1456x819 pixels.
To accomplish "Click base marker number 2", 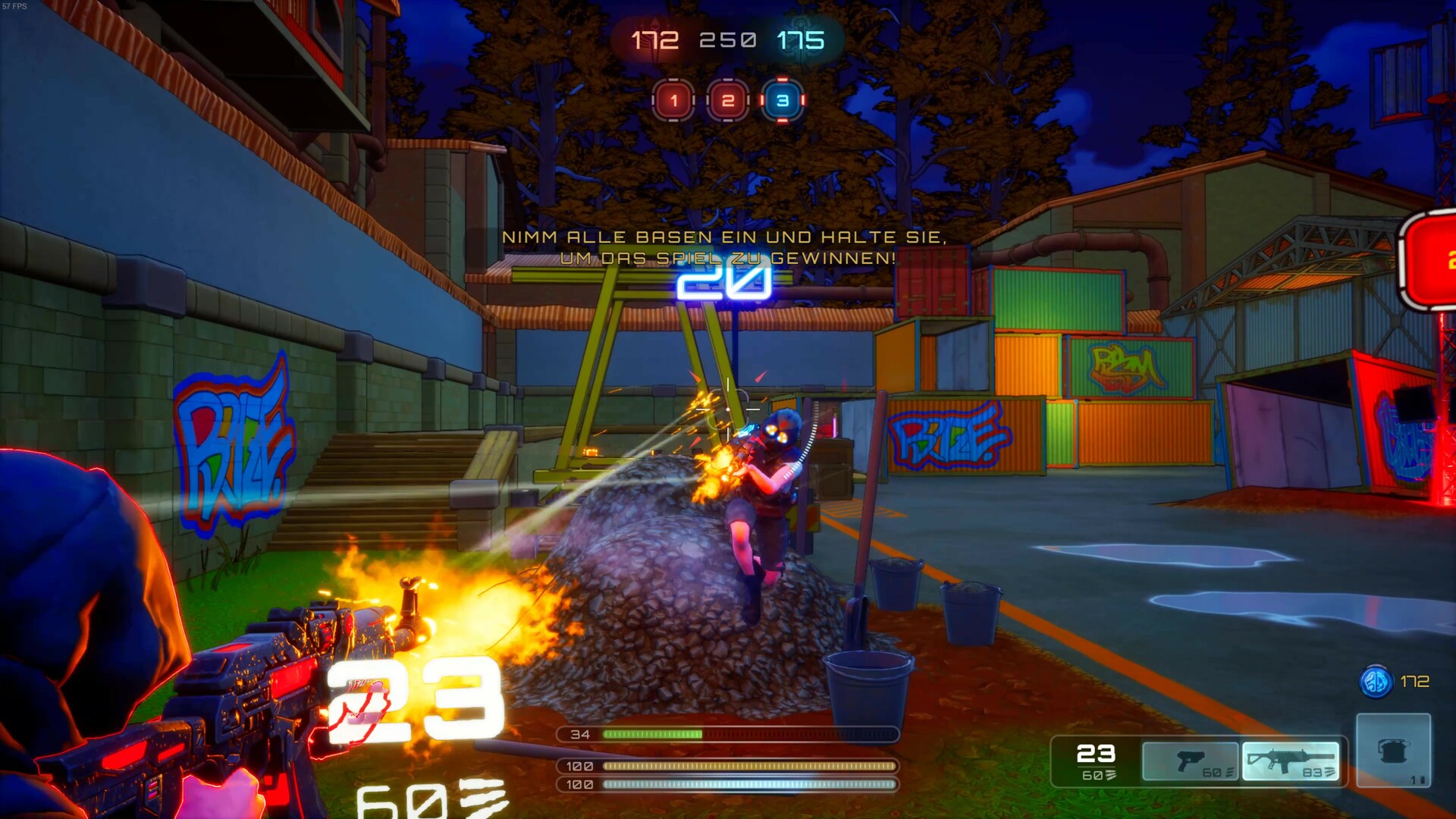I will click(x=729, y=99).
